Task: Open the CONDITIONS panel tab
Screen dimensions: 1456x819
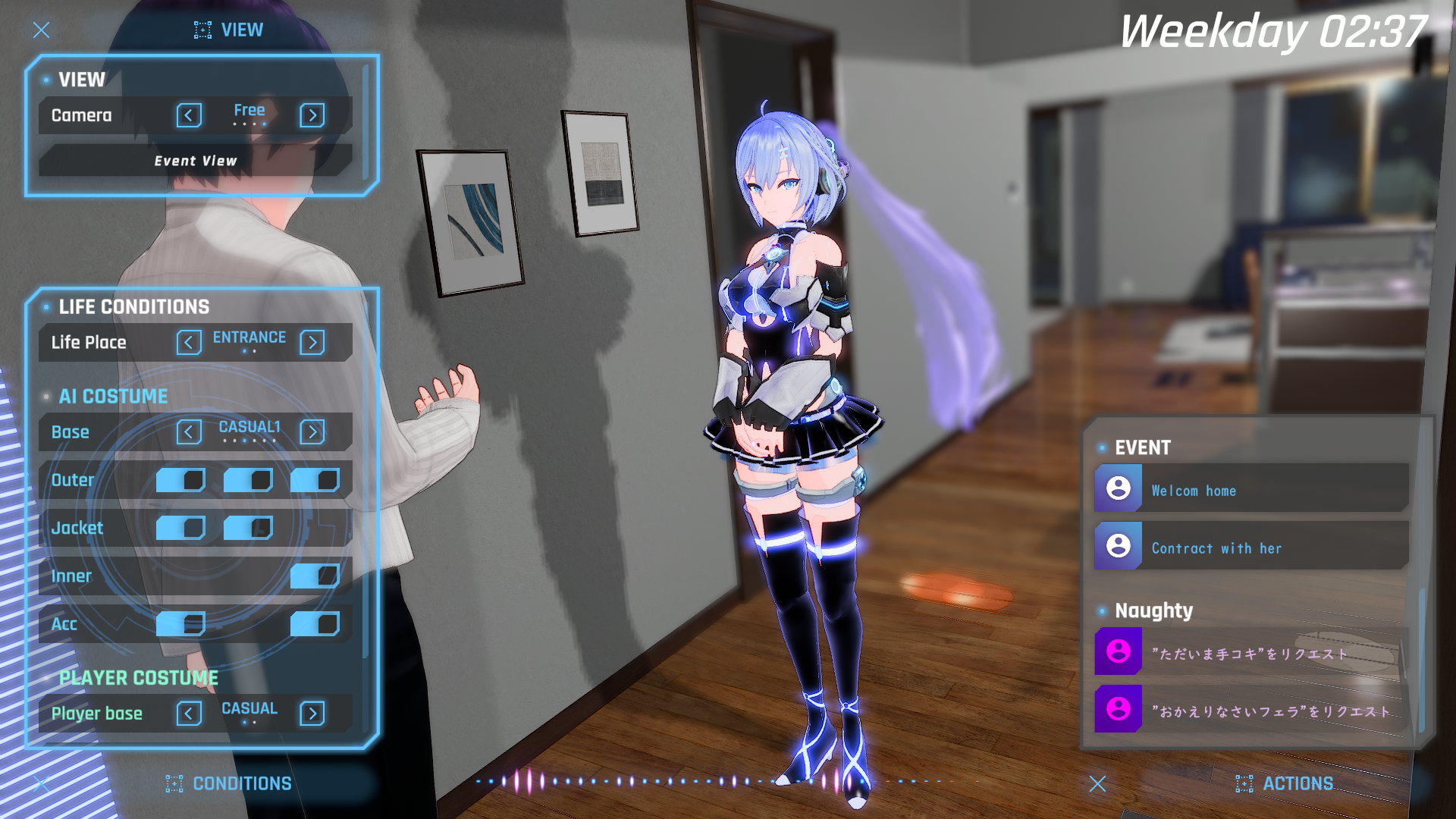Action: tap(229, 783)
